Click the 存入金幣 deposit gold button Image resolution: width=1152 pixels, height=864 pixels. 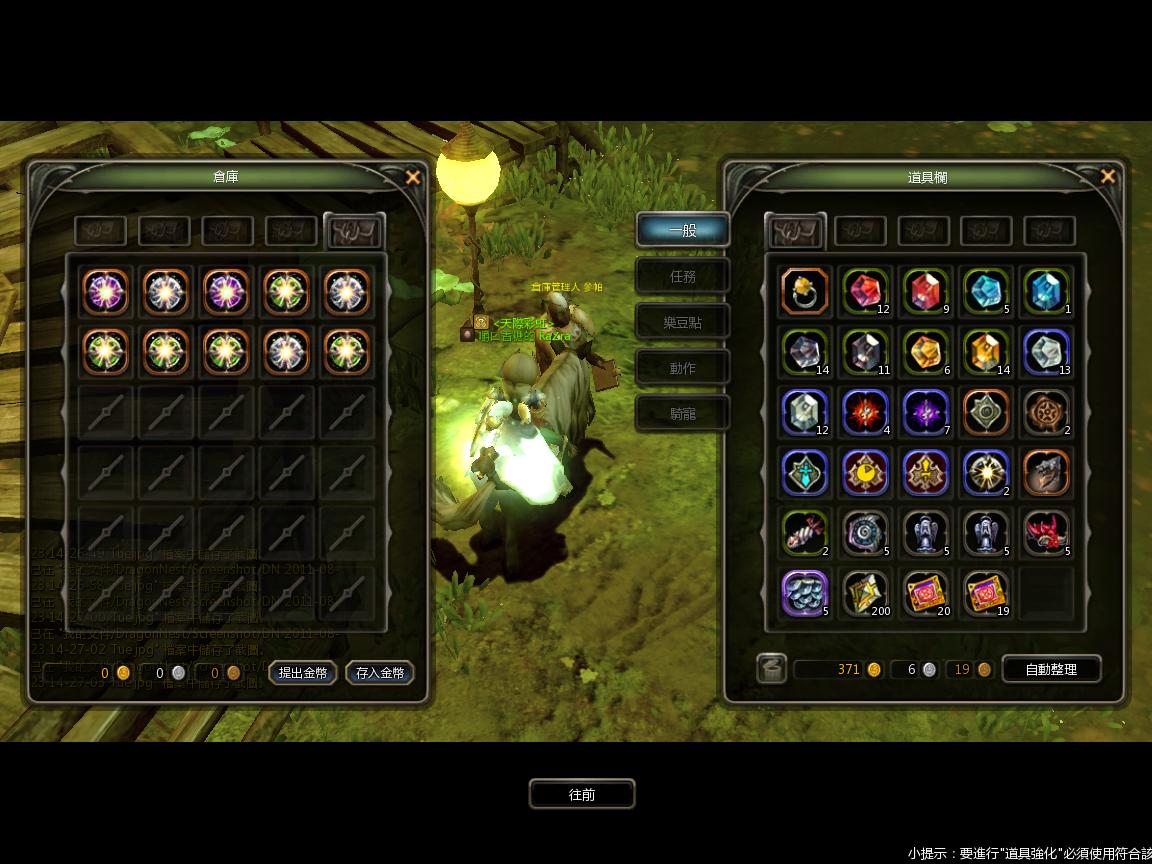[x=380, y=673]
